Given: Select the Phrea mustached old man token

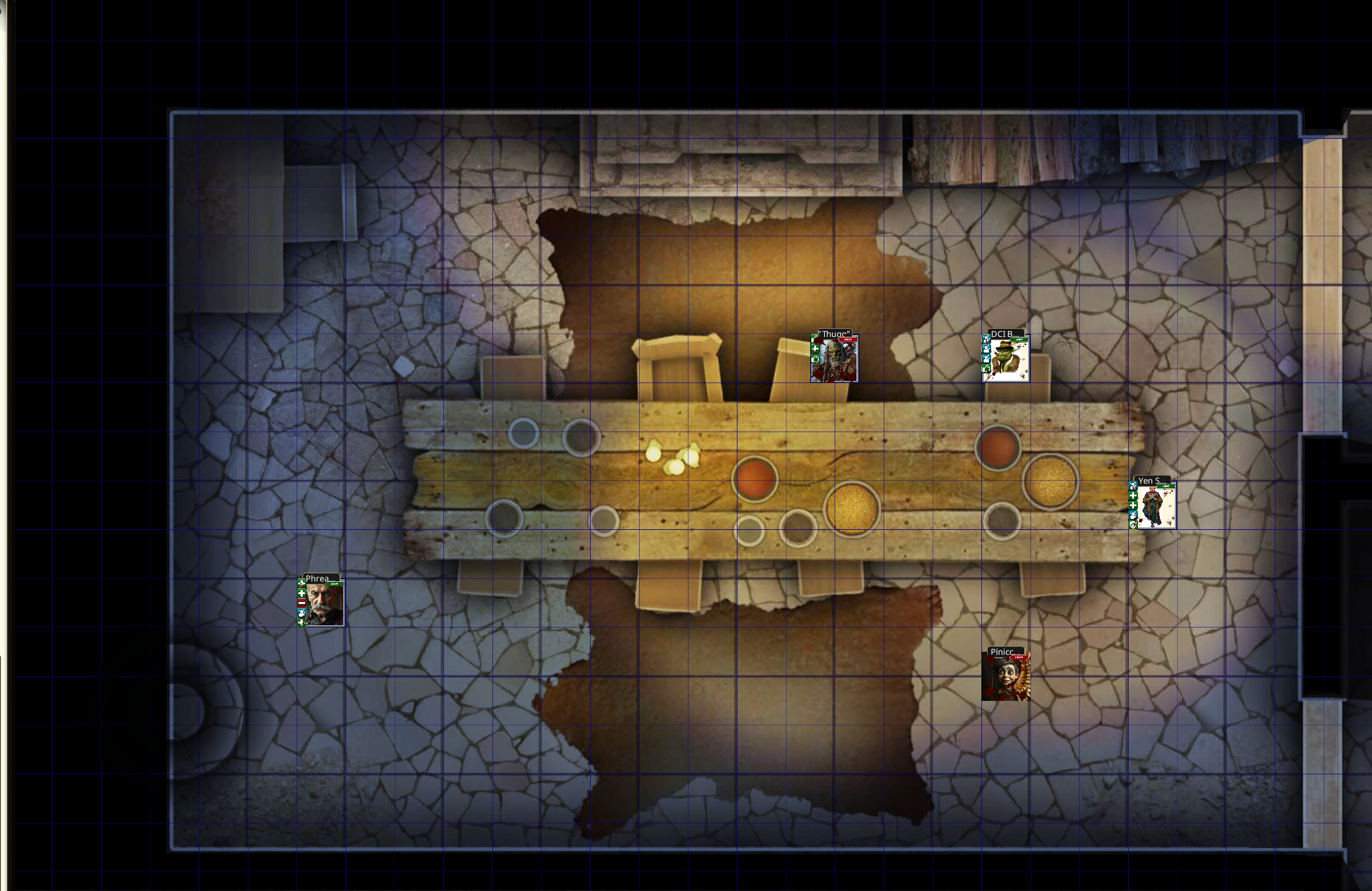Looking at the screenshot, I should [x=324, y=604].
